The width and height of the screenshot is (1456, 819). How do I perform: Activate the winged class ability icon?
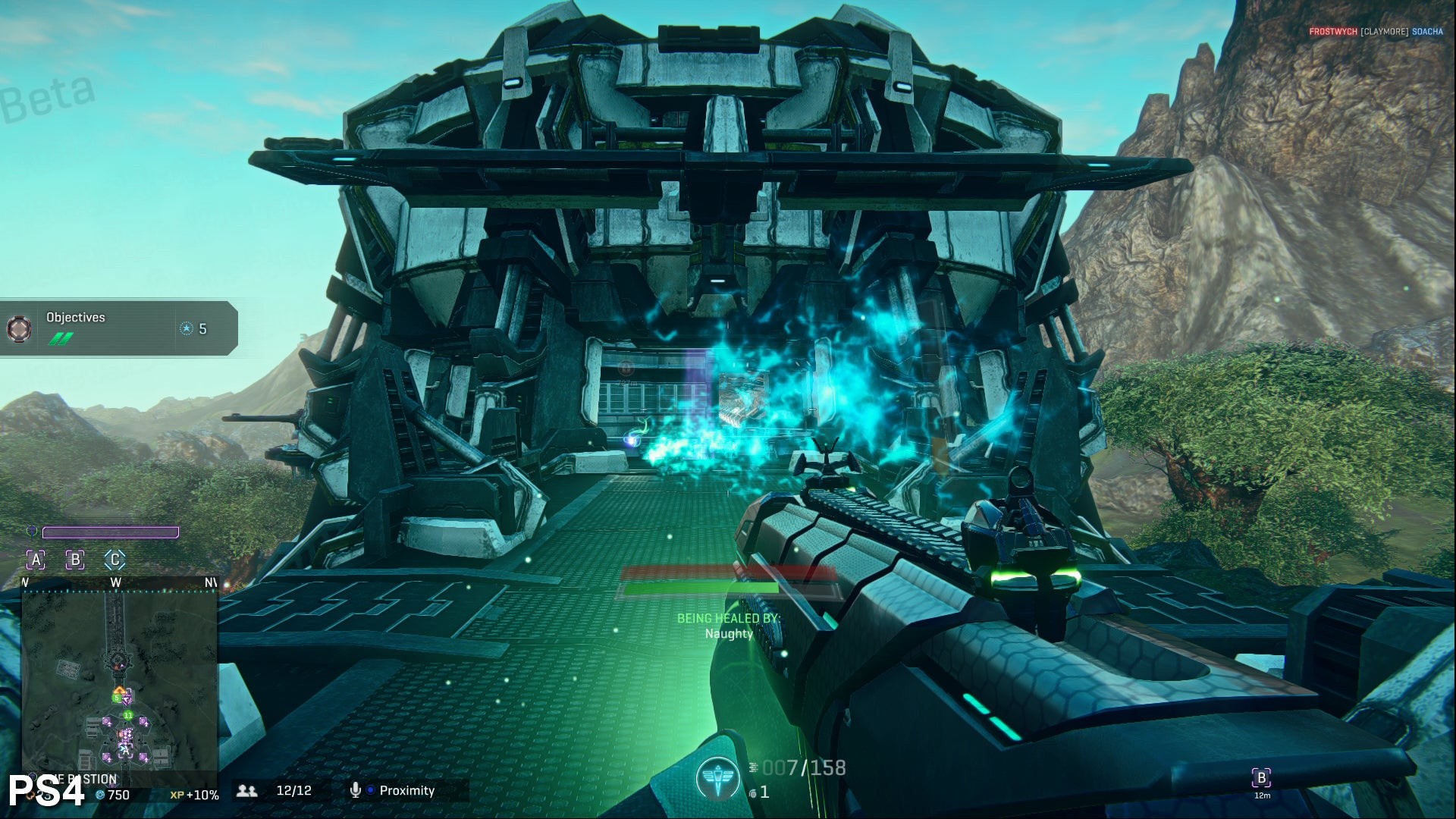pos(717,780)
